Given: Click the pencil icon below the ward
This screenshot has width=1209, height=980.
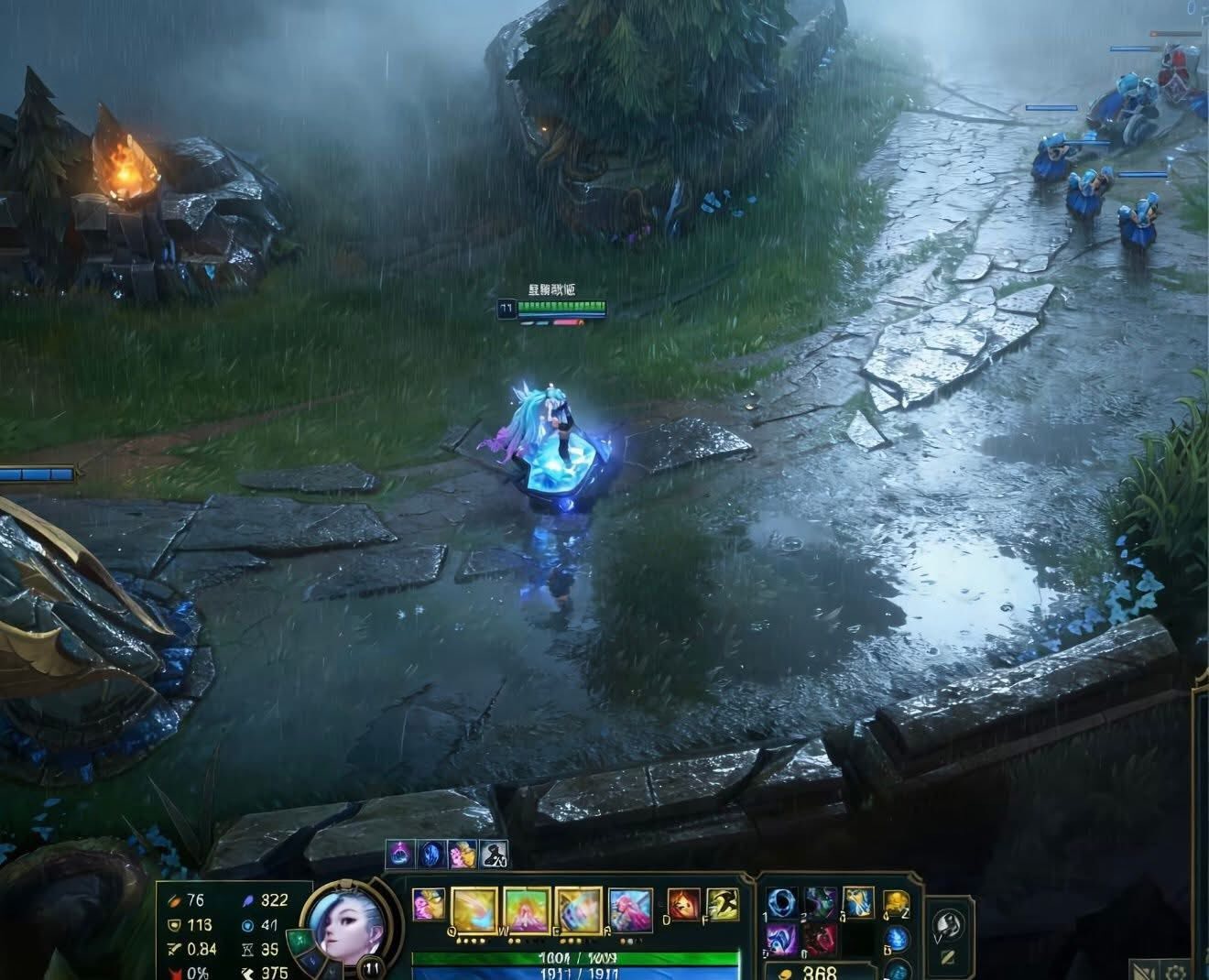Looking at the screenshot, I should (948, 958).
